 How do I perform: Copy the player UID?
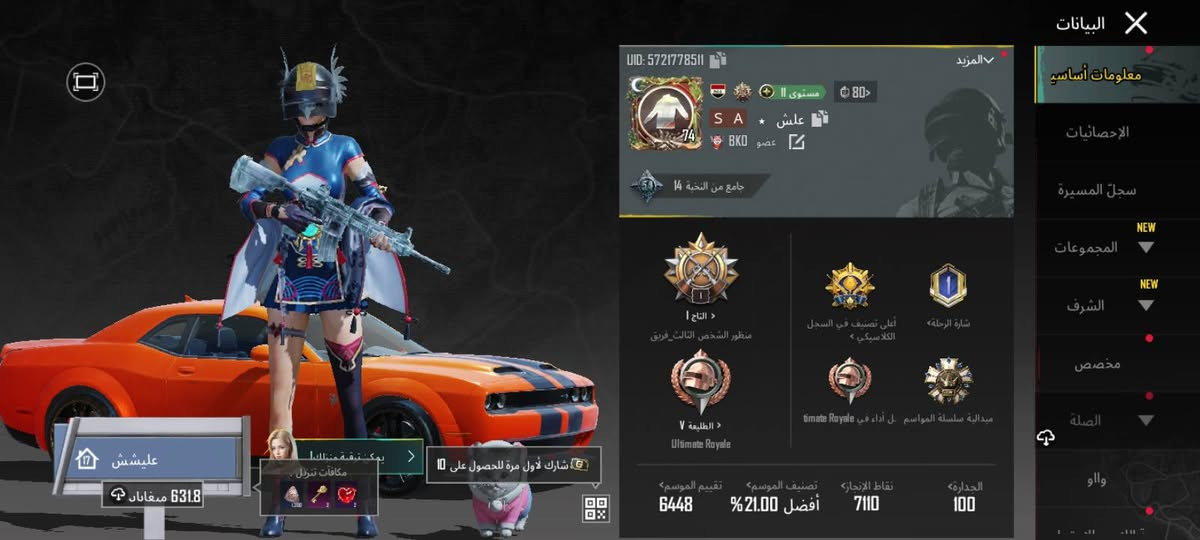(x=718, y=60)
